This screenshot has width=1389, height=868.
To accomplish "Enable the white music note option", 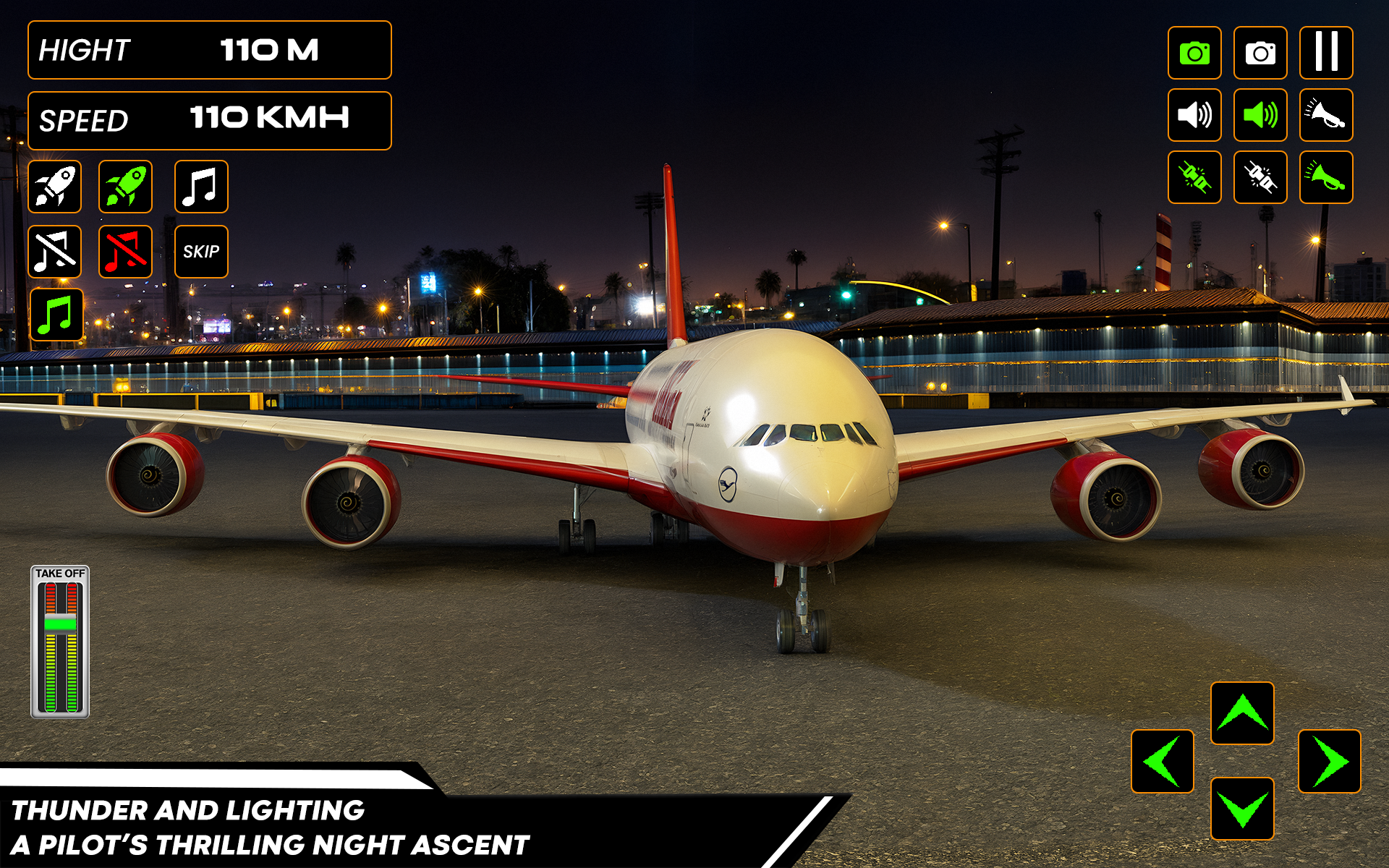I will tap(201, 187).
